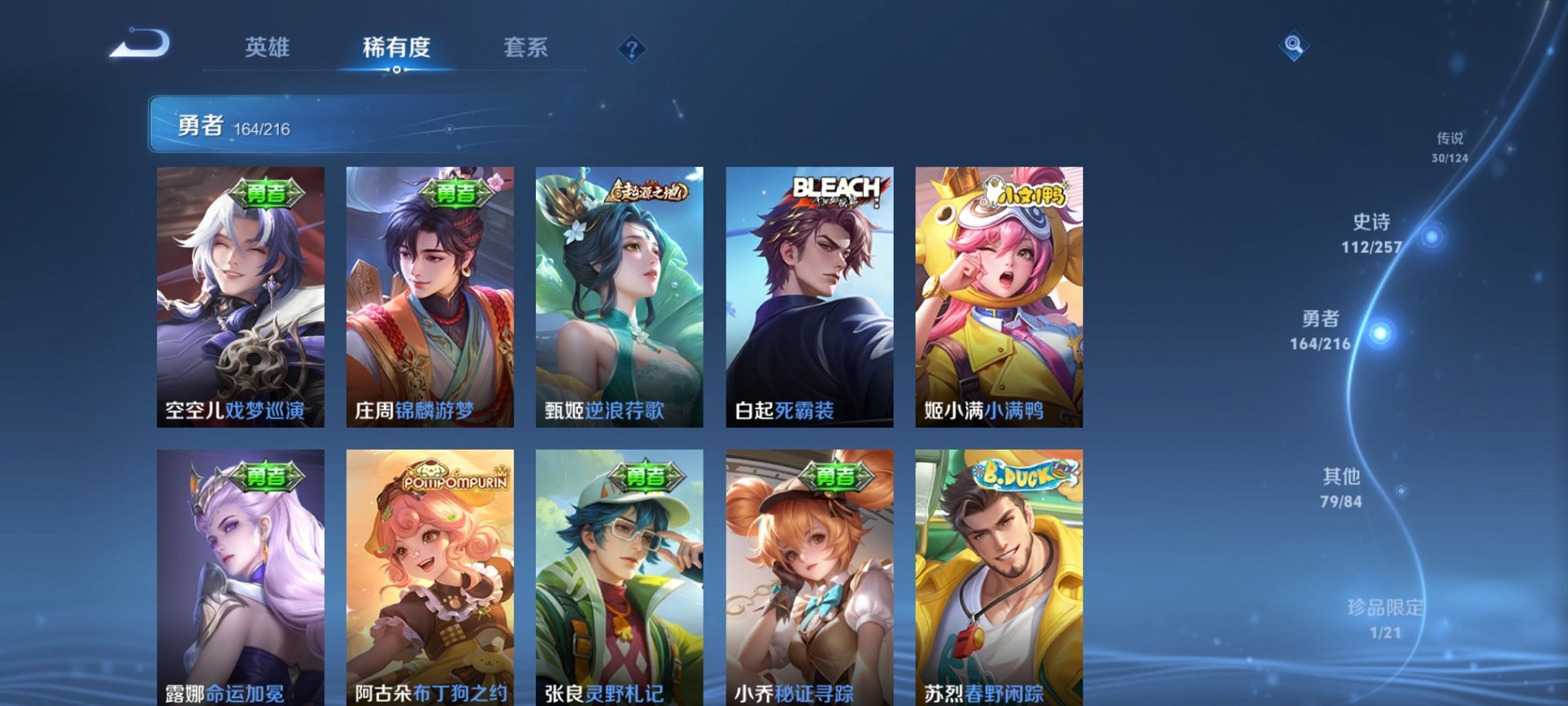
Task: Switch to the 套系 tab
Action: [x=527, y=48]
